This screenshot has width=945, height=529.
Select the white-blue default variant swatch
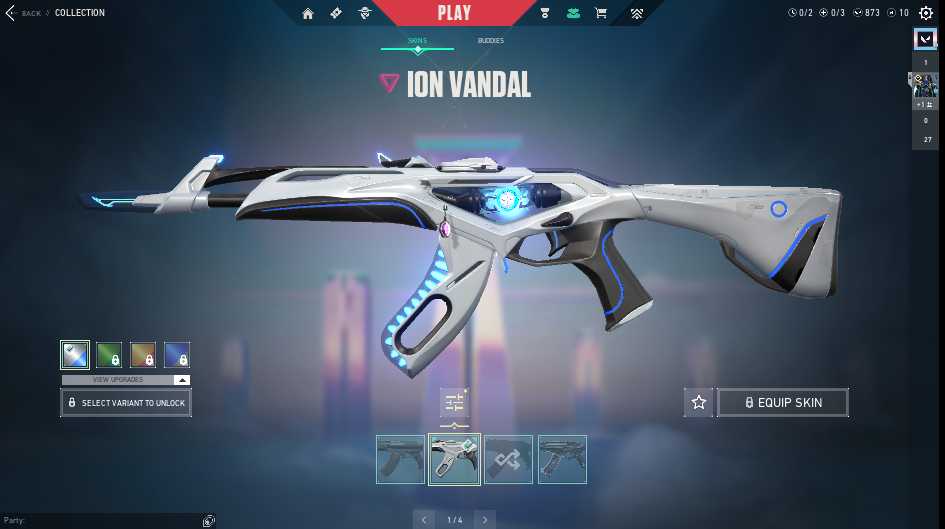click(x=75, y=355)
